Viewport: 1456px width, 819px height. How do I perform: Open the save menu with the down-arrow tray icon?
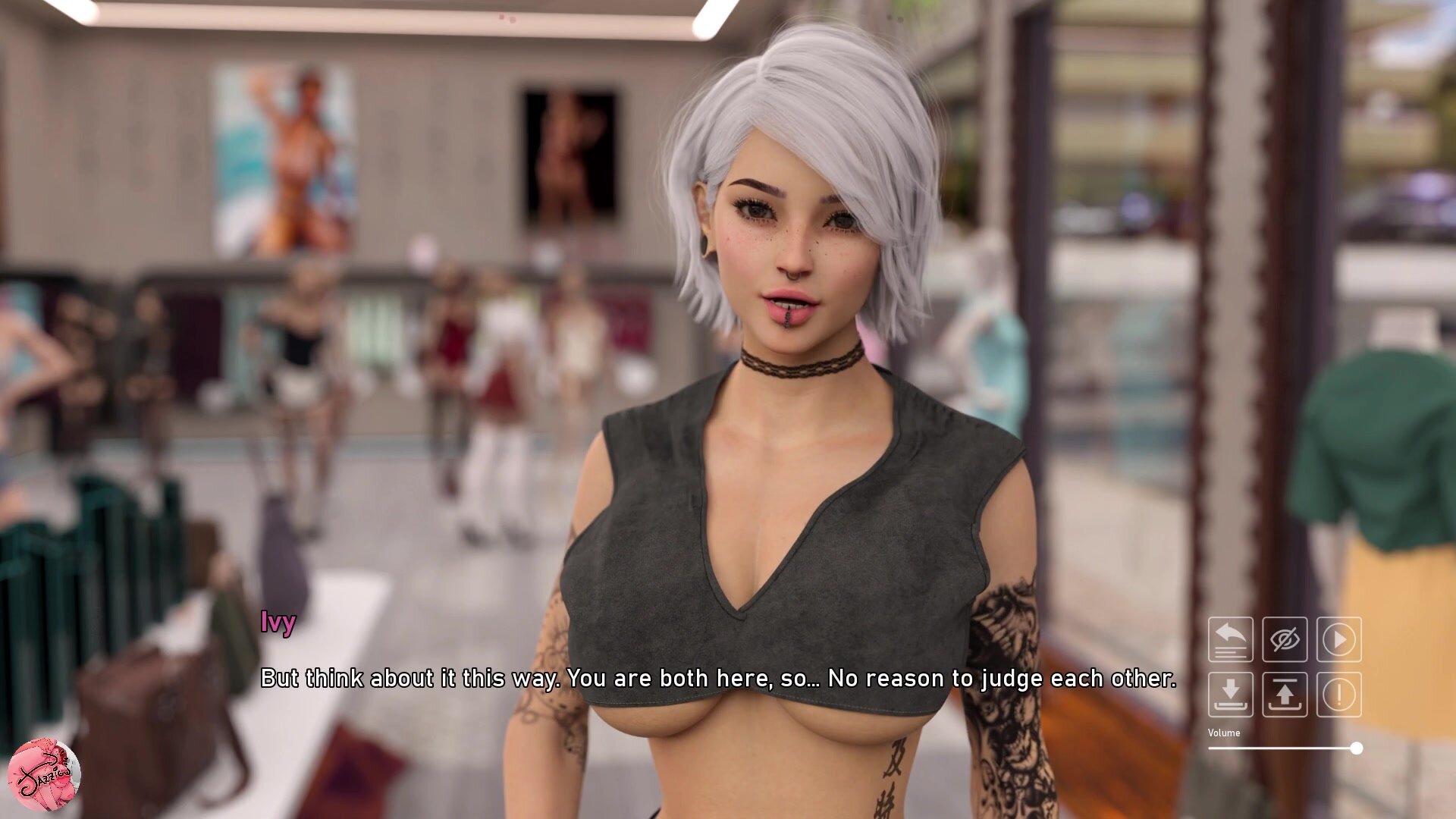(1230, 694)
